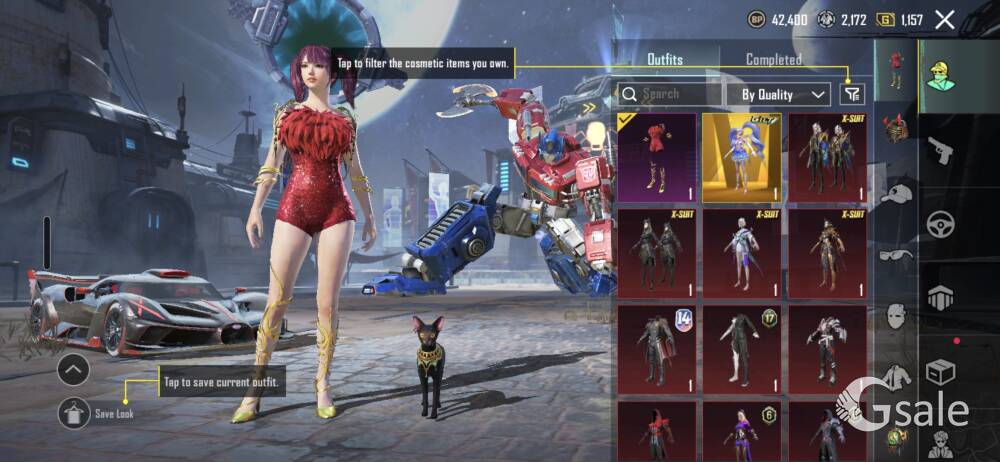
Task: Open the glasses category
Action: pos(896,255)
